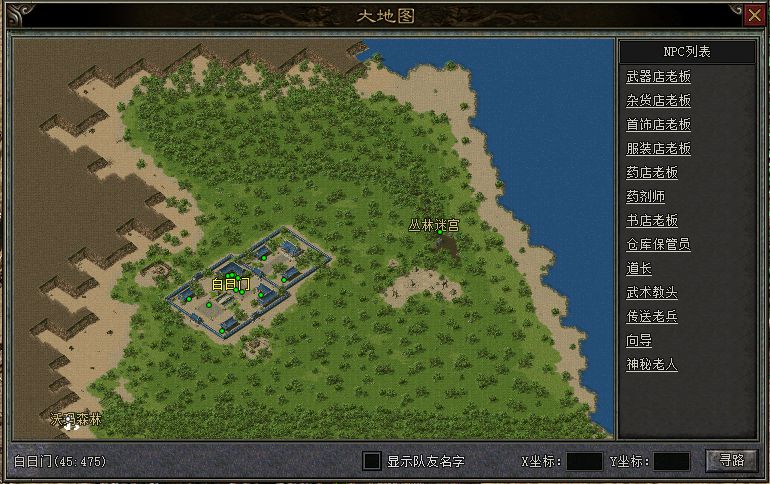
Task: Choose 杂货店老板 from the NPC list
Action: tap(658, 101)
